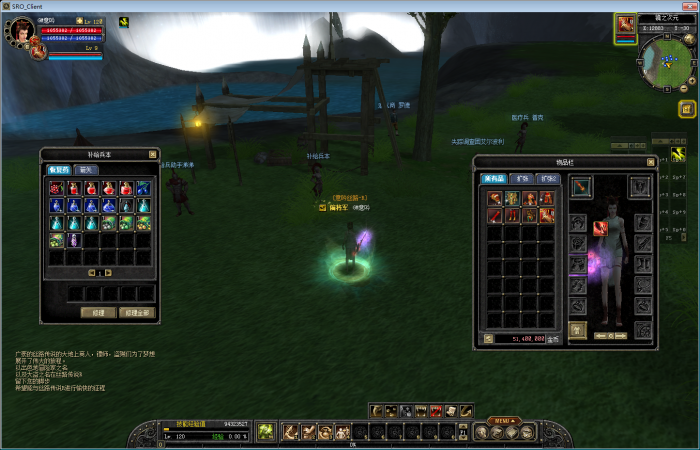Click the 修理全部 repair all button
Screen dimensions: 700x450
(x=136, y=312)
